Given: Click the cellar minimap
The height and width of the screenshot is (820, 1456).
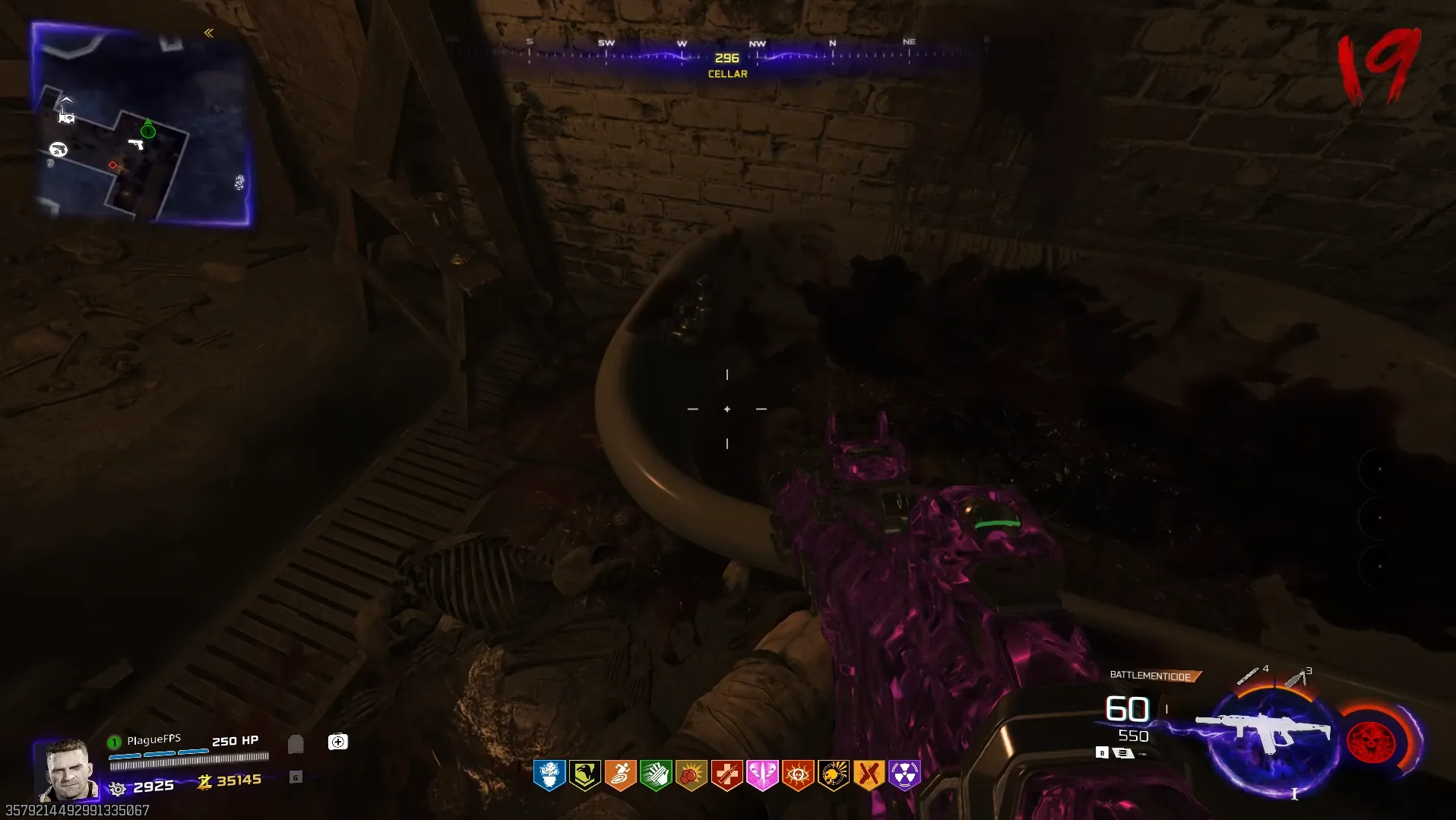Looking at the screenshot, I should tap(141, 124).
